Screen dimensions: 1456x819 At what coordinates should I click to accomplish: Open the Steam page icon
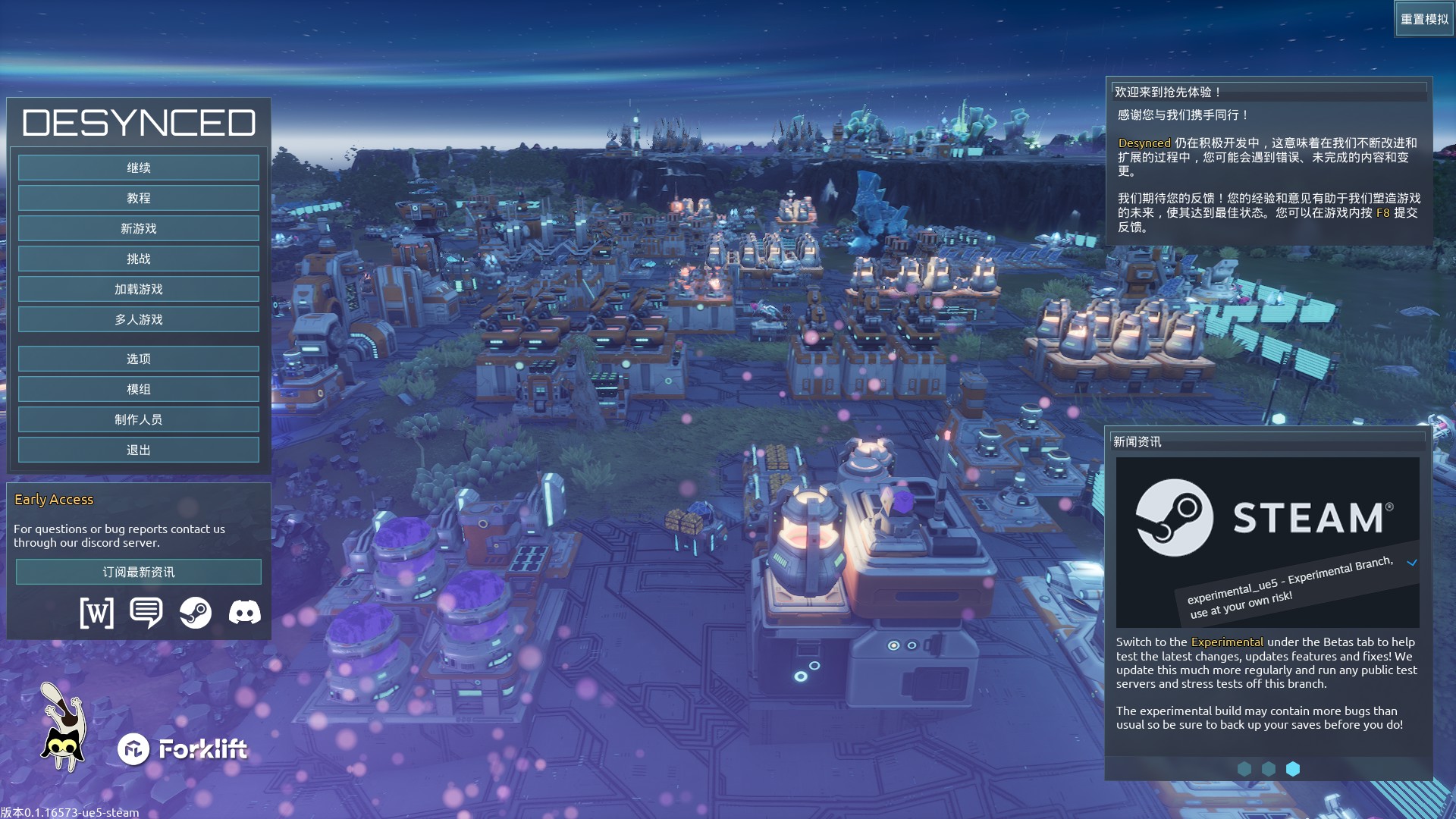pos(195,612)
